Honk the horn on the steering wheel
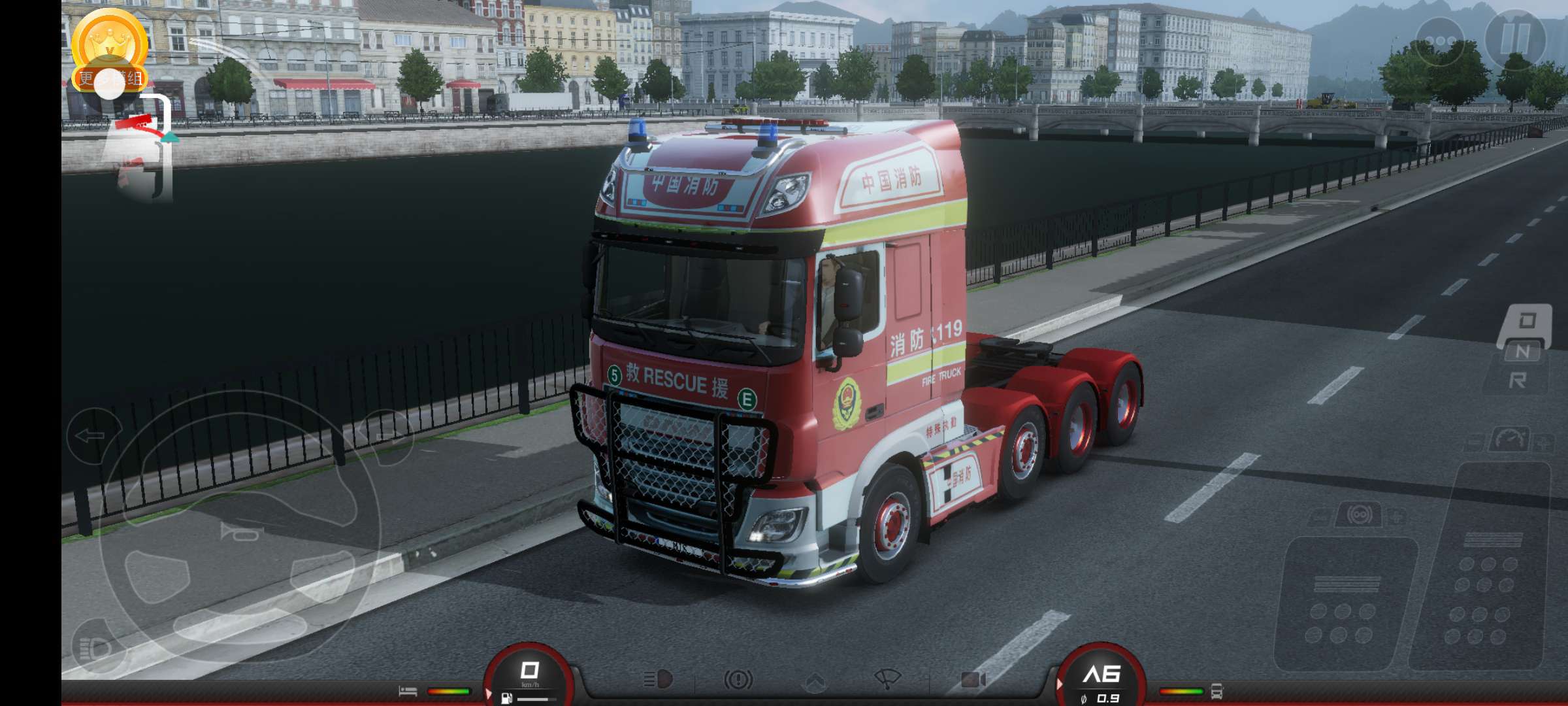1568x706 pixels. click(x=239, y=533)
